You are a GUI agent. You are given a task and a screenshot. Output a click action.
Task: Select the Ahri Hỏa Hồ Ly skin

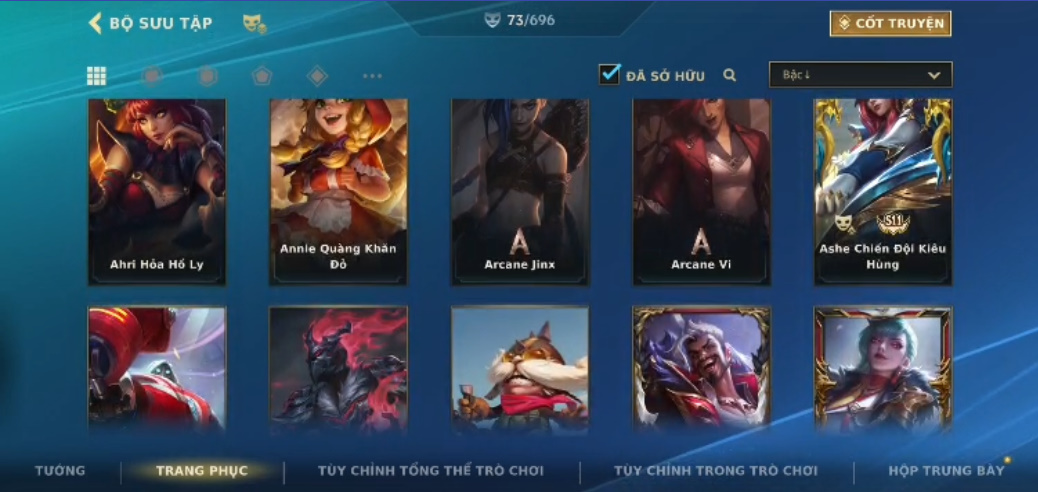click(157, 190)
